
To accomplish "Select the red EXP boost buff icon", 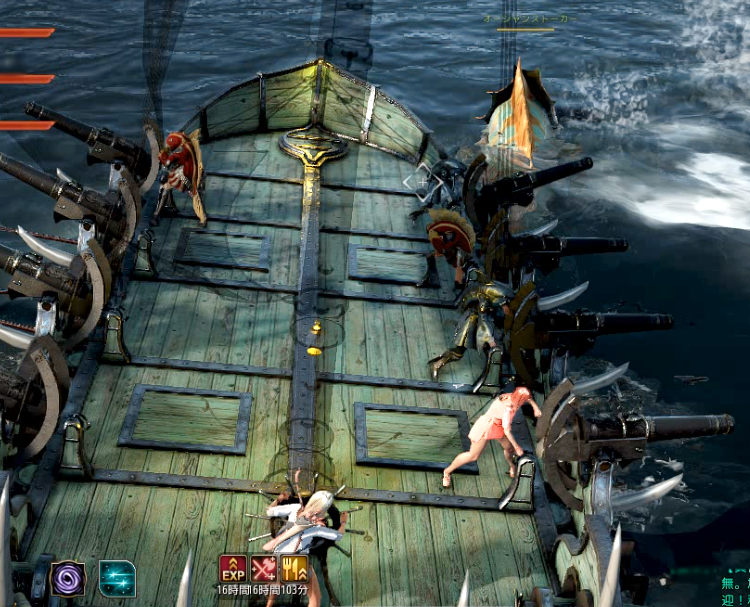I will point(233,569).
